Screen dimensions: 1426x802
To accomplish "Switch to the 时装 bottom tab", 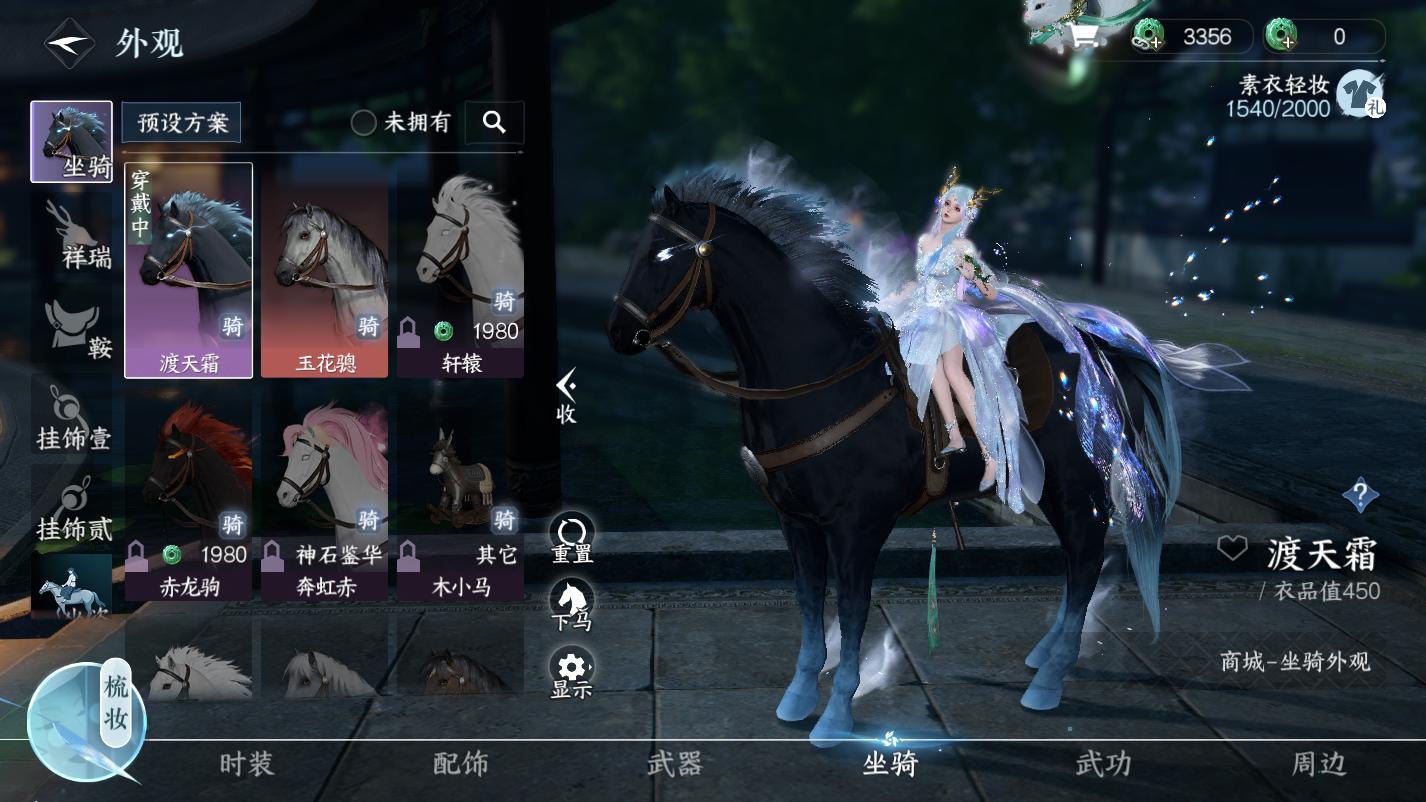I will point(246,765).
